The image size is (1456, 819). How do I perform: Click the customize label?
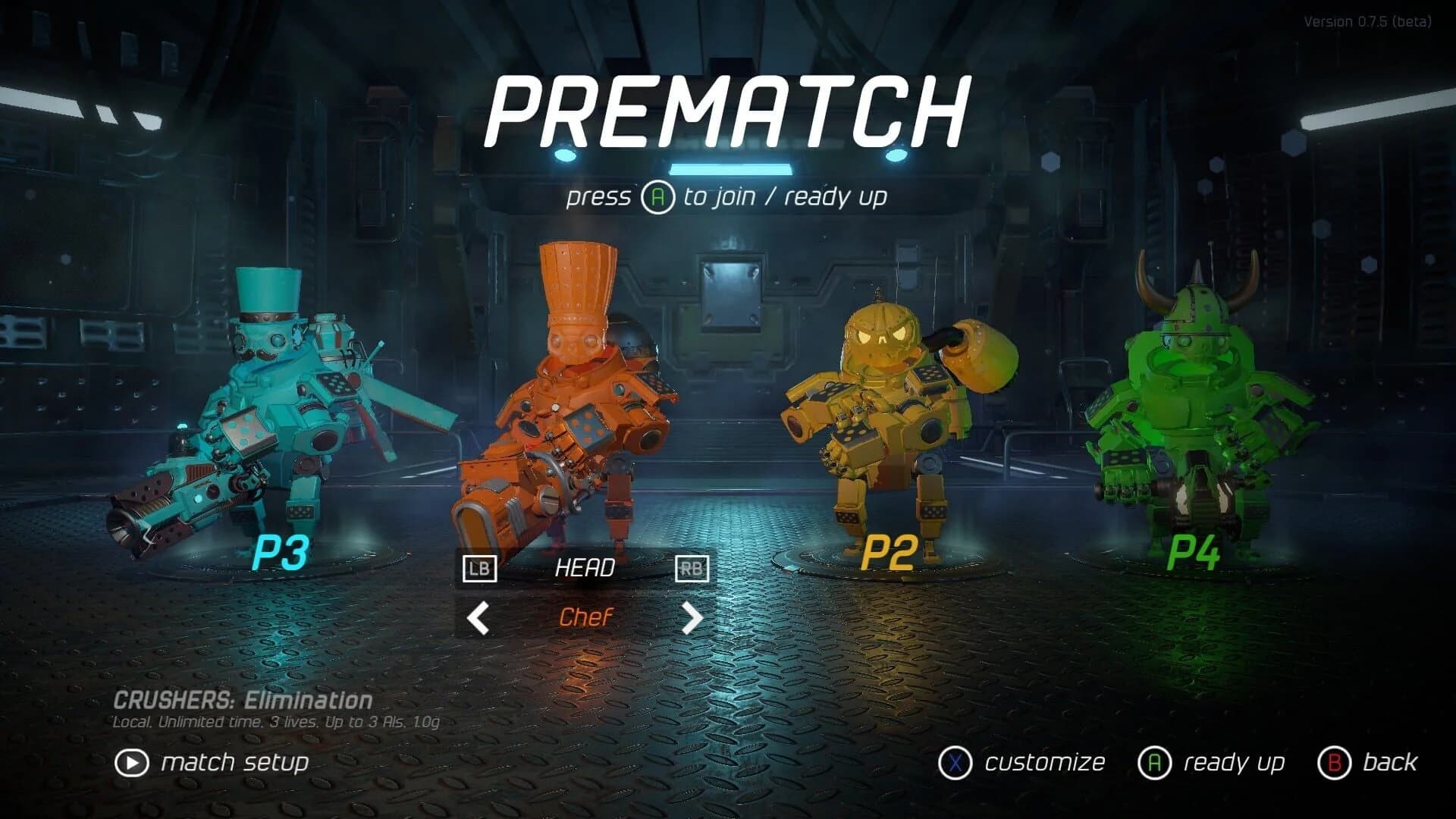1043,762
